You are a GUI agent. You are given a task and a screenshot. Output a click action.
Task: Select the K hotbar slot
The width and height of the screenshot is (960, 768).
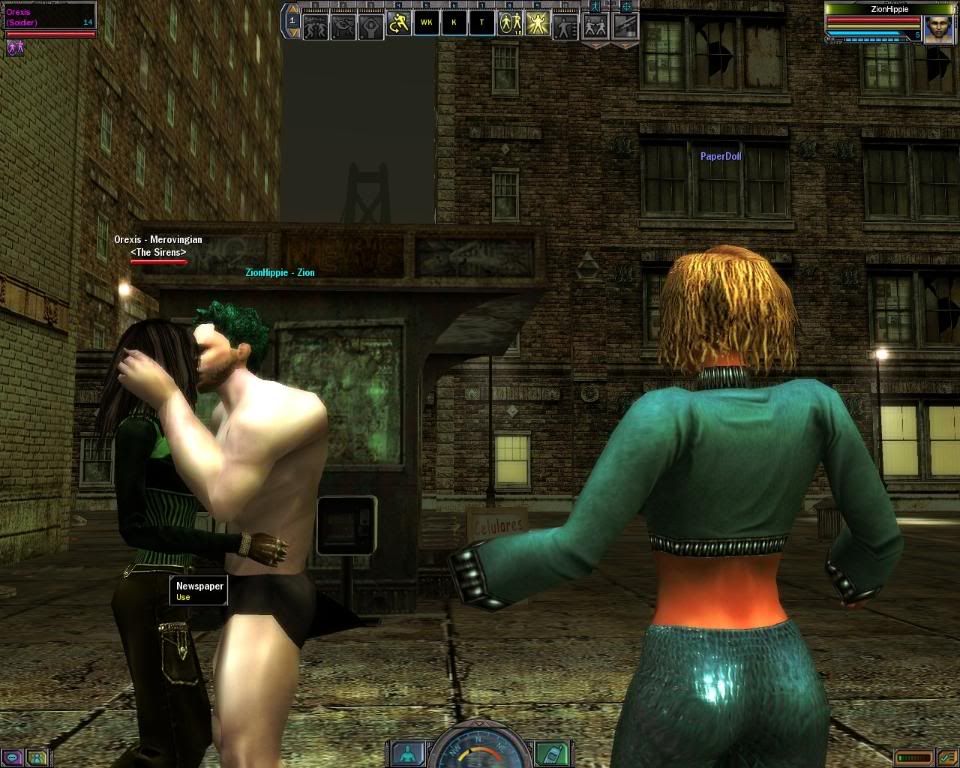point(454,23)
